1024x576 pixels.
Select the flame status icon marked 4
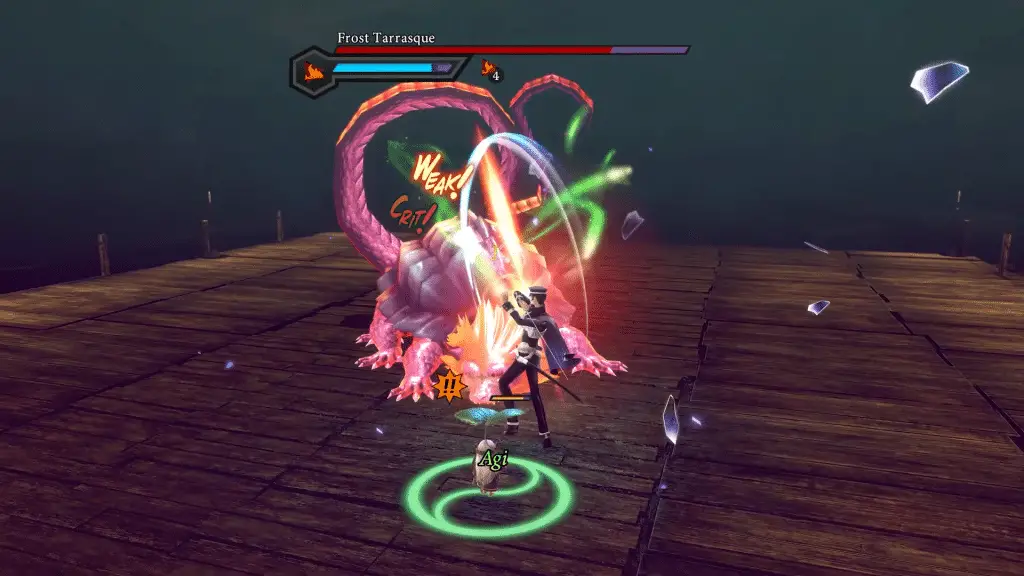[x=490, y=69]
